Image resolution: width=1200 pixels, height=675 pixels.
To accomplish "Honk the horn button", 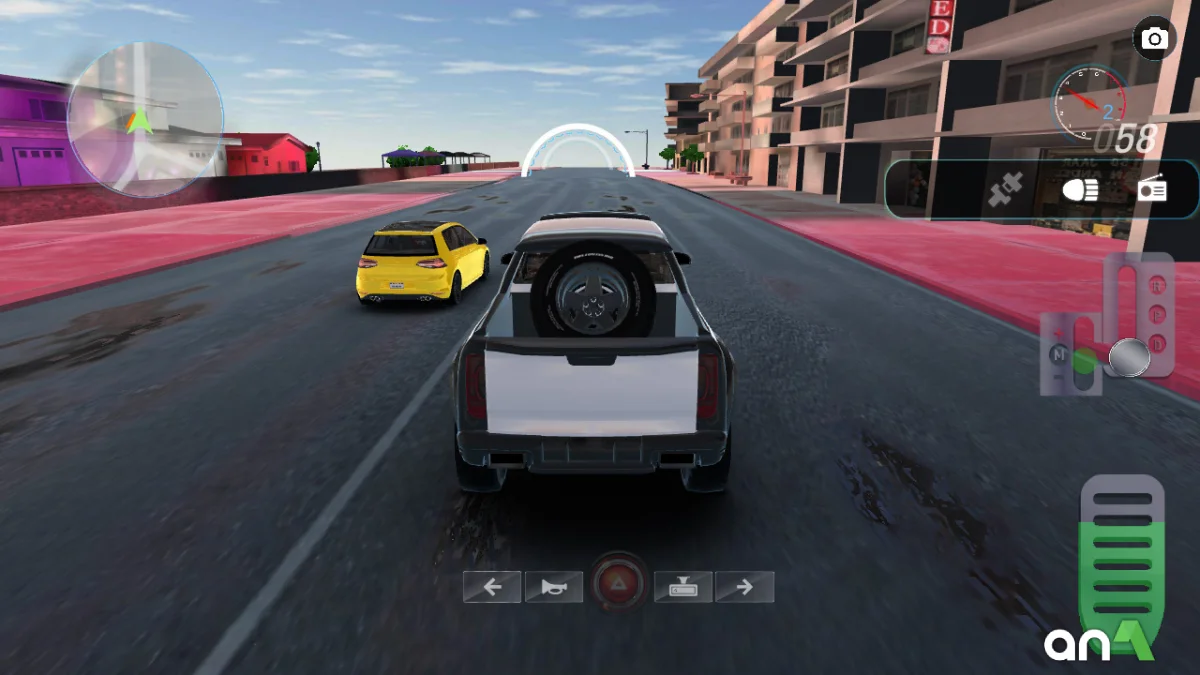I will pos(554,587).
